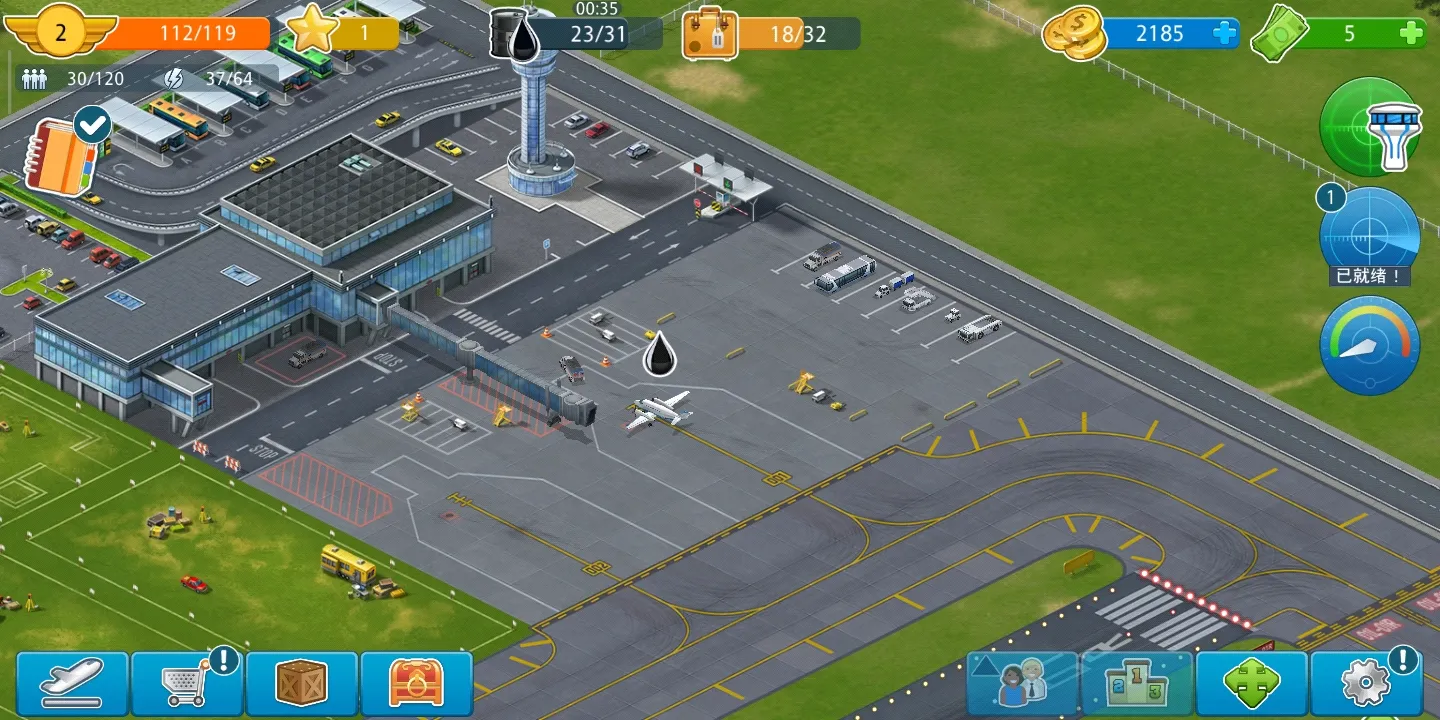The width and height of the screenshot is (1440, 720).
Task: Collect the oil drop on the tarmac
Action: [x=657, y=353]
